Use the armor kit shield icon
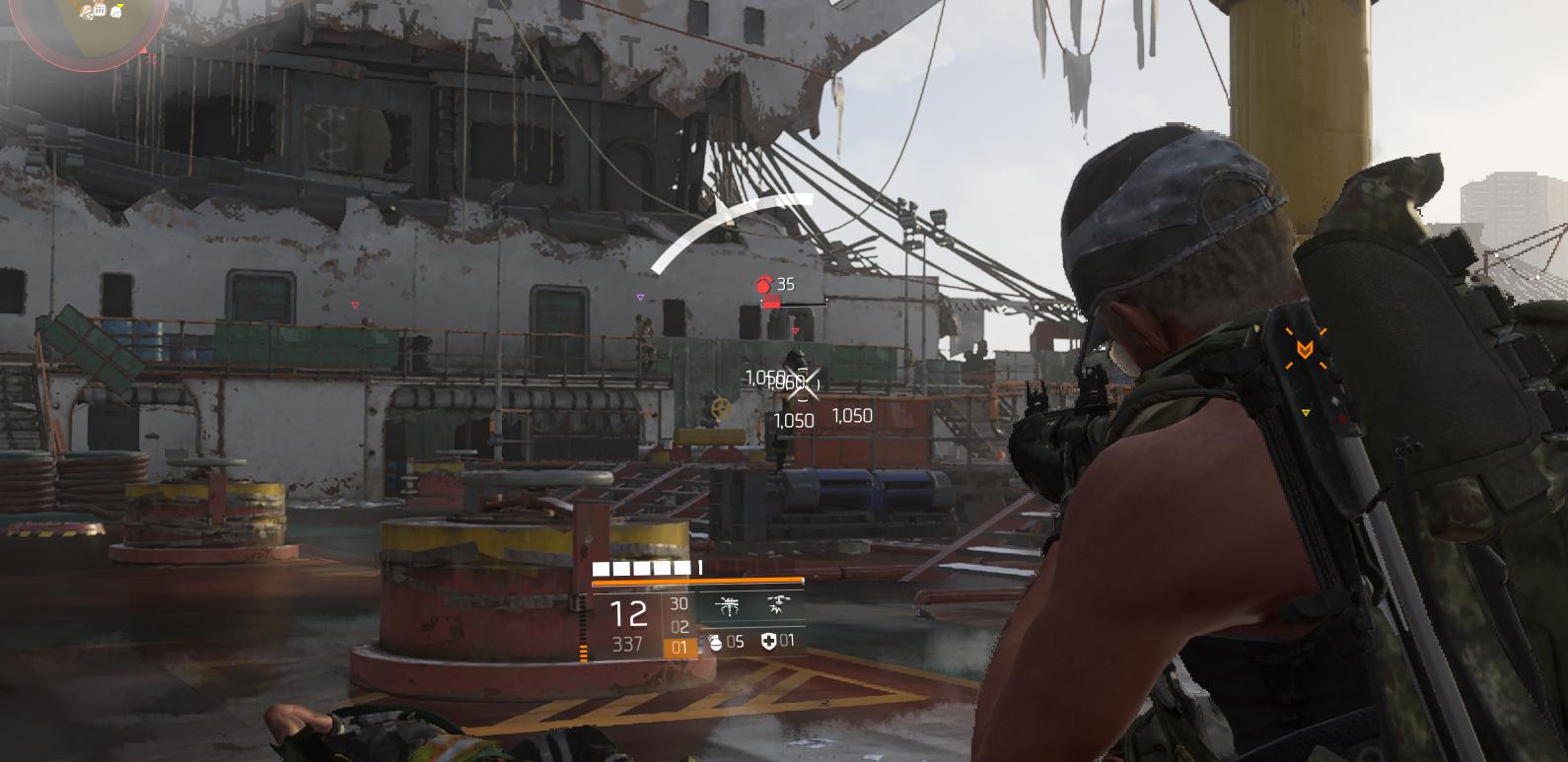The height and width of the screenshot is (762, 1568). pos(768,642)
